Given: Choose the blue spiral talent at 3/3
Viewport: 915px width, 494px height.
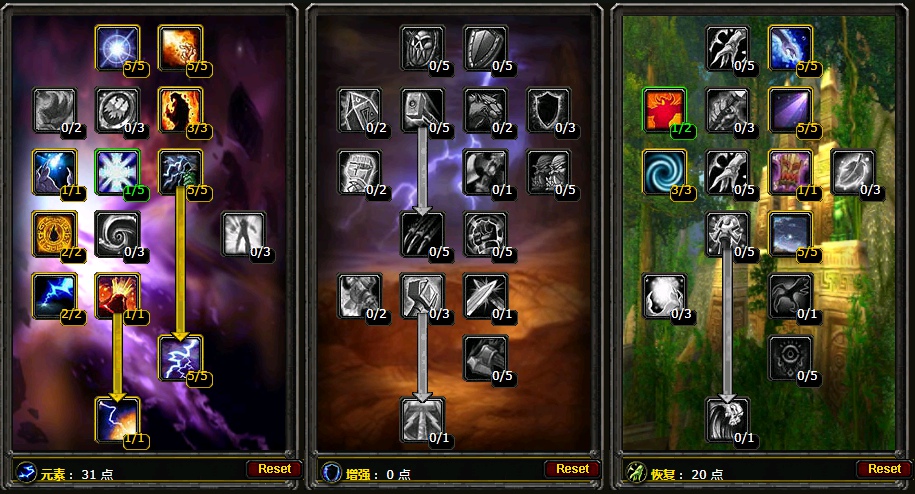Looking at the screenshot, I should pos(665,172).
